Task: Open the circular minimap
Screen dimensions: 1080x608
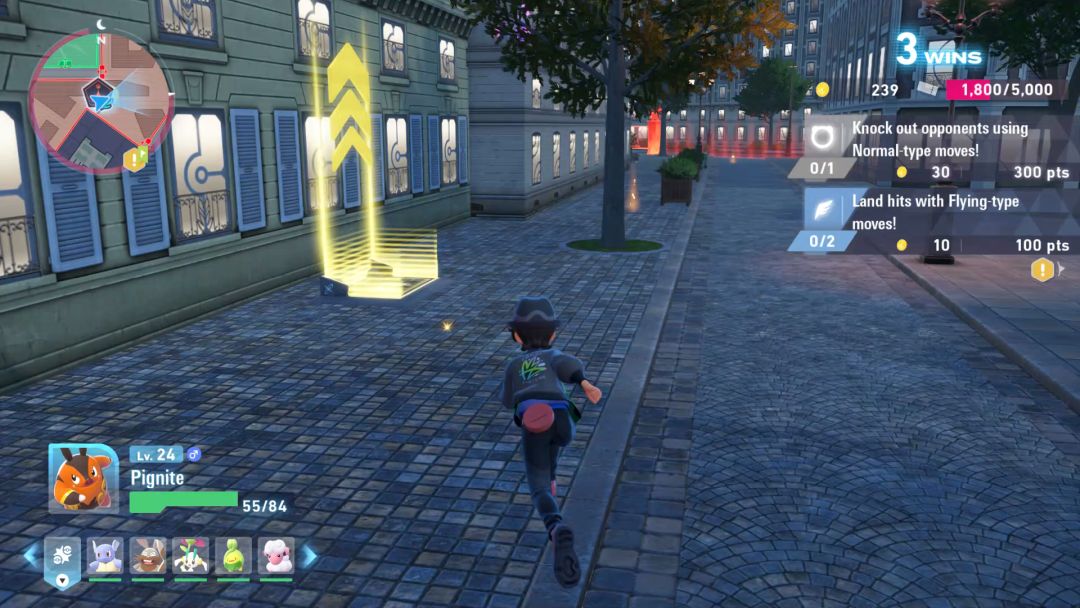Action: (100, 98)
